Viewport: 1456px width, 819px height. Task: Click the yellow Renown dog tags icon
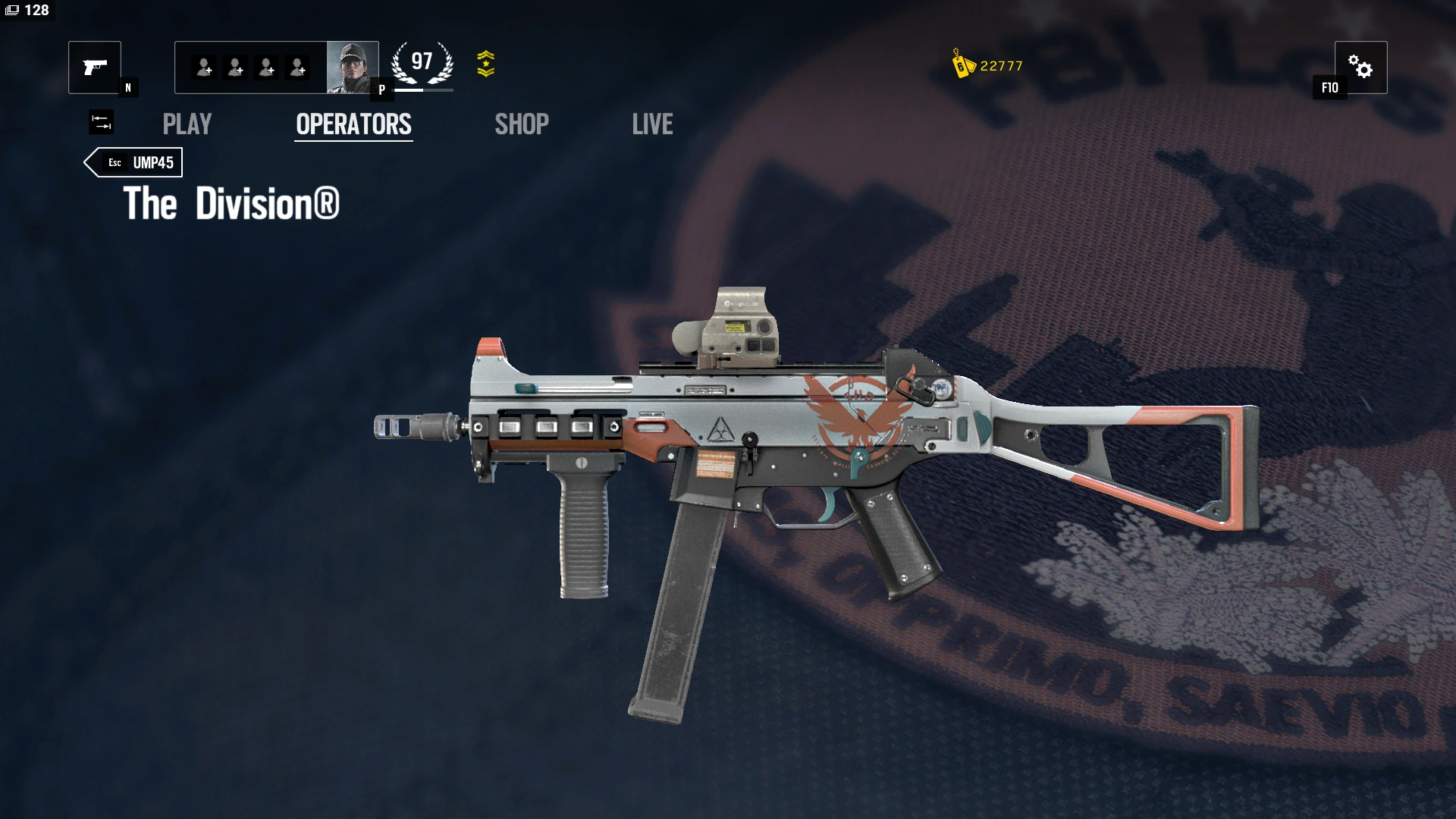point(961,66)
